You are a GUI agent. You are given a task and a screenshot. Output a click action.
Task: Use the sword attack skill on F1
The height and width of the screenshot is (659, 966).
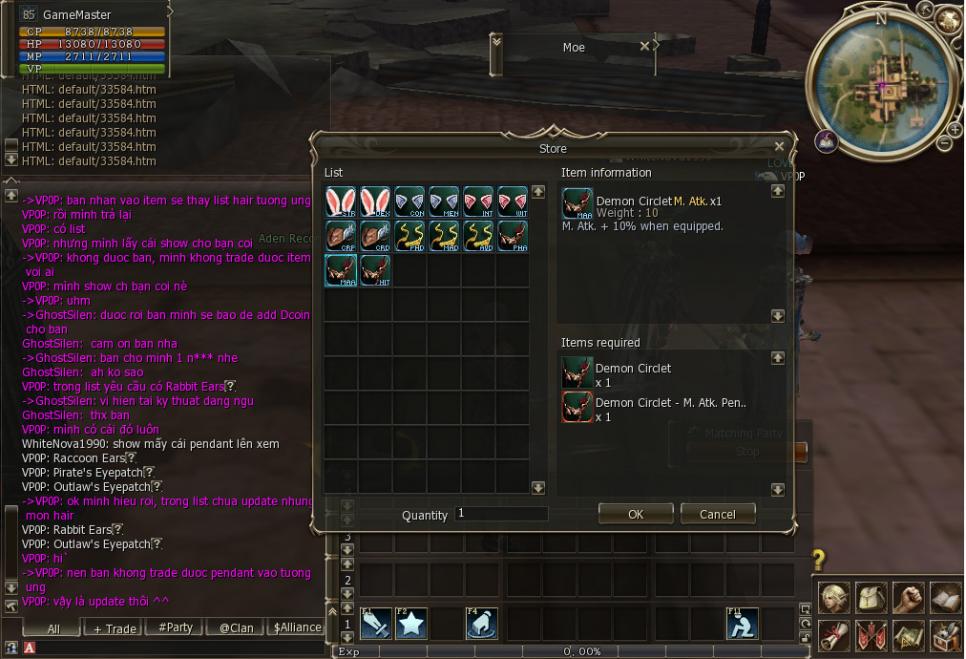(376, 623)
